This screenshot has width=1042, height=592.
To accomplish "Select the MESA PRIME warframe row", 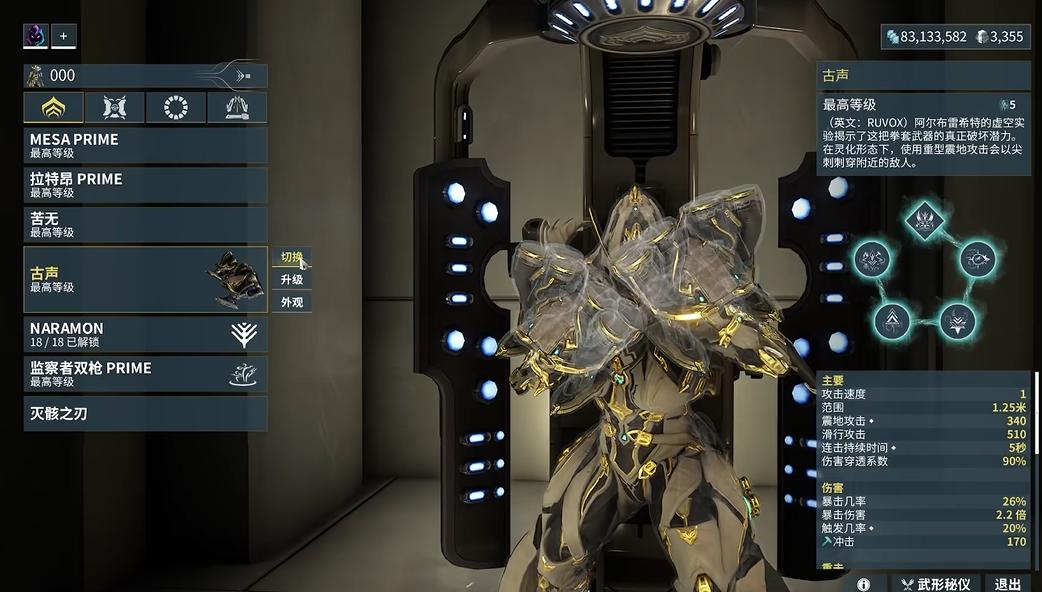I will pos(145,145).
